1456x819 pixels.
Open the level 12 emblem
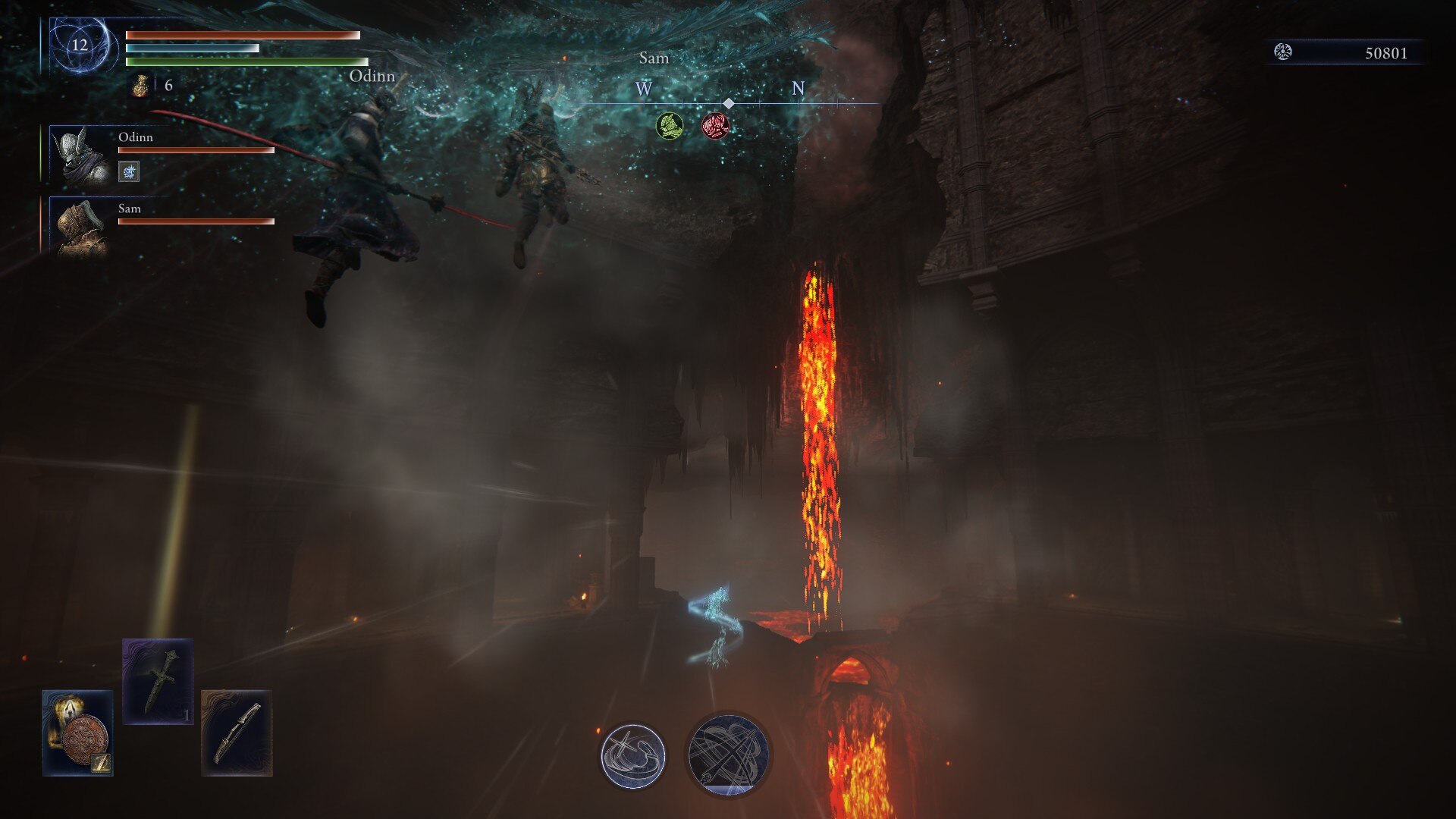[x=80, y=45]
